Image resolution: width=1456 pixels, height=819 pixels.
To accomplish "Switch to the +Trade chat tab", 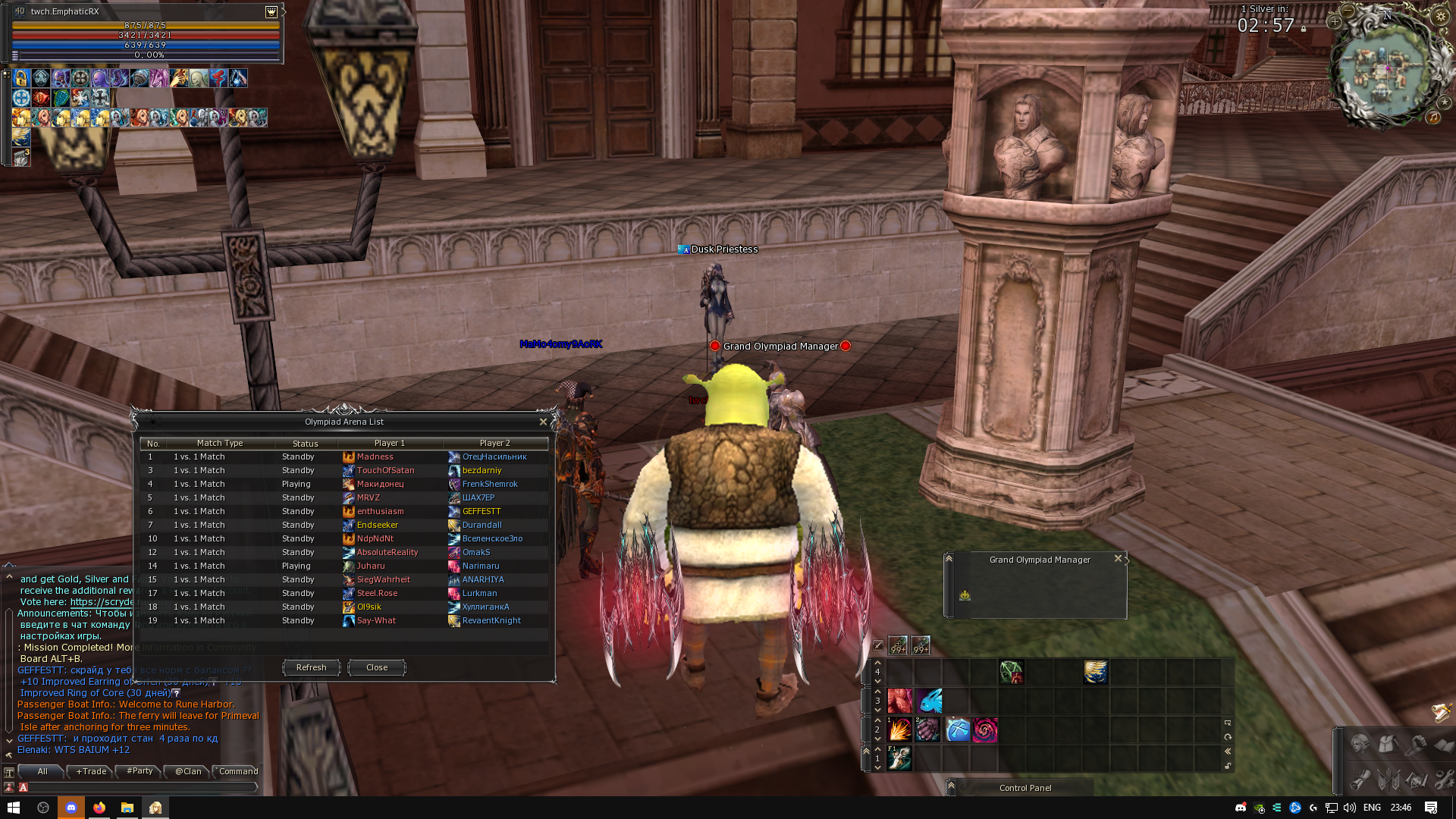I will pos(91,771).
